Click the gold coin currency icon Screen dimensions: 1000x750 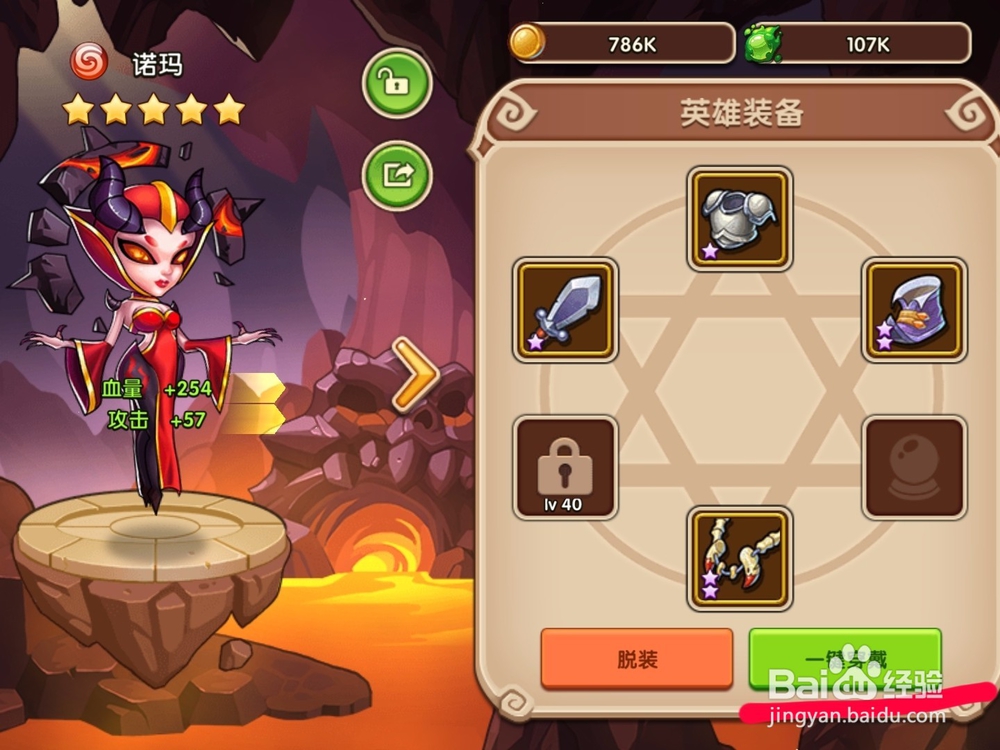526,43
